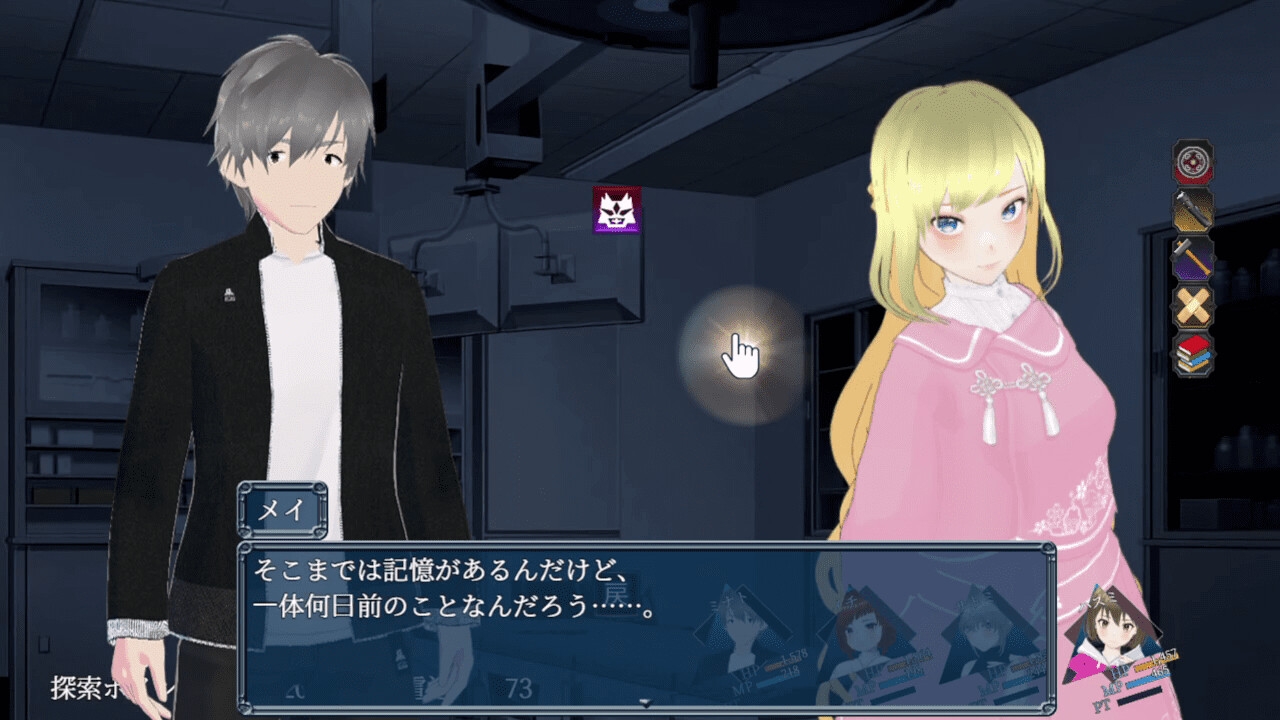Viewport: 1280px width, 720px height.
Task: Use the crossed bandage item icon
Action: 1193,306
